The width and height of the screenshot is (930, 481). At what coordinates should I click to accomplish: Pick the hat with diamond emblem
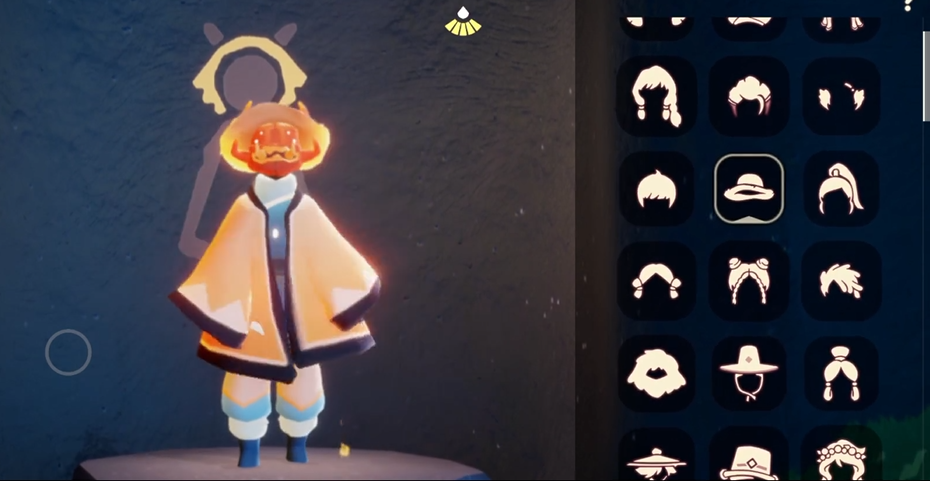point(749,460)
